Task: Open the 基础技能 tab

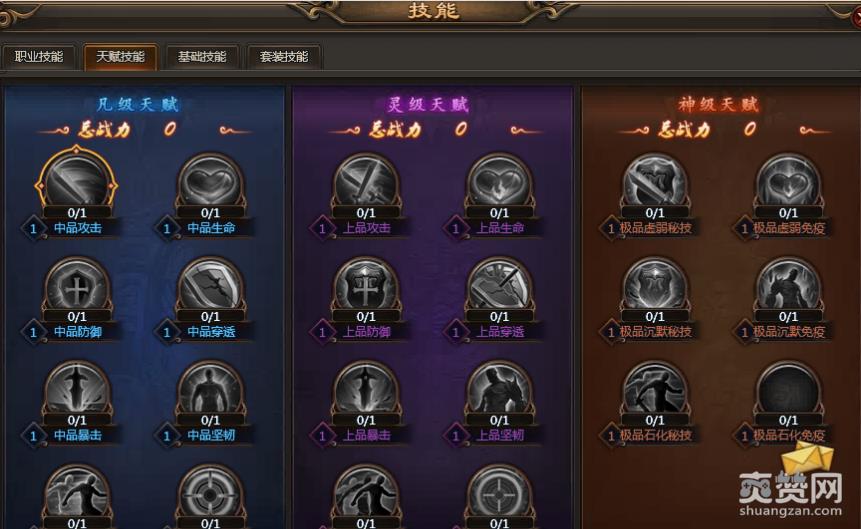Action: click(202, 57)
